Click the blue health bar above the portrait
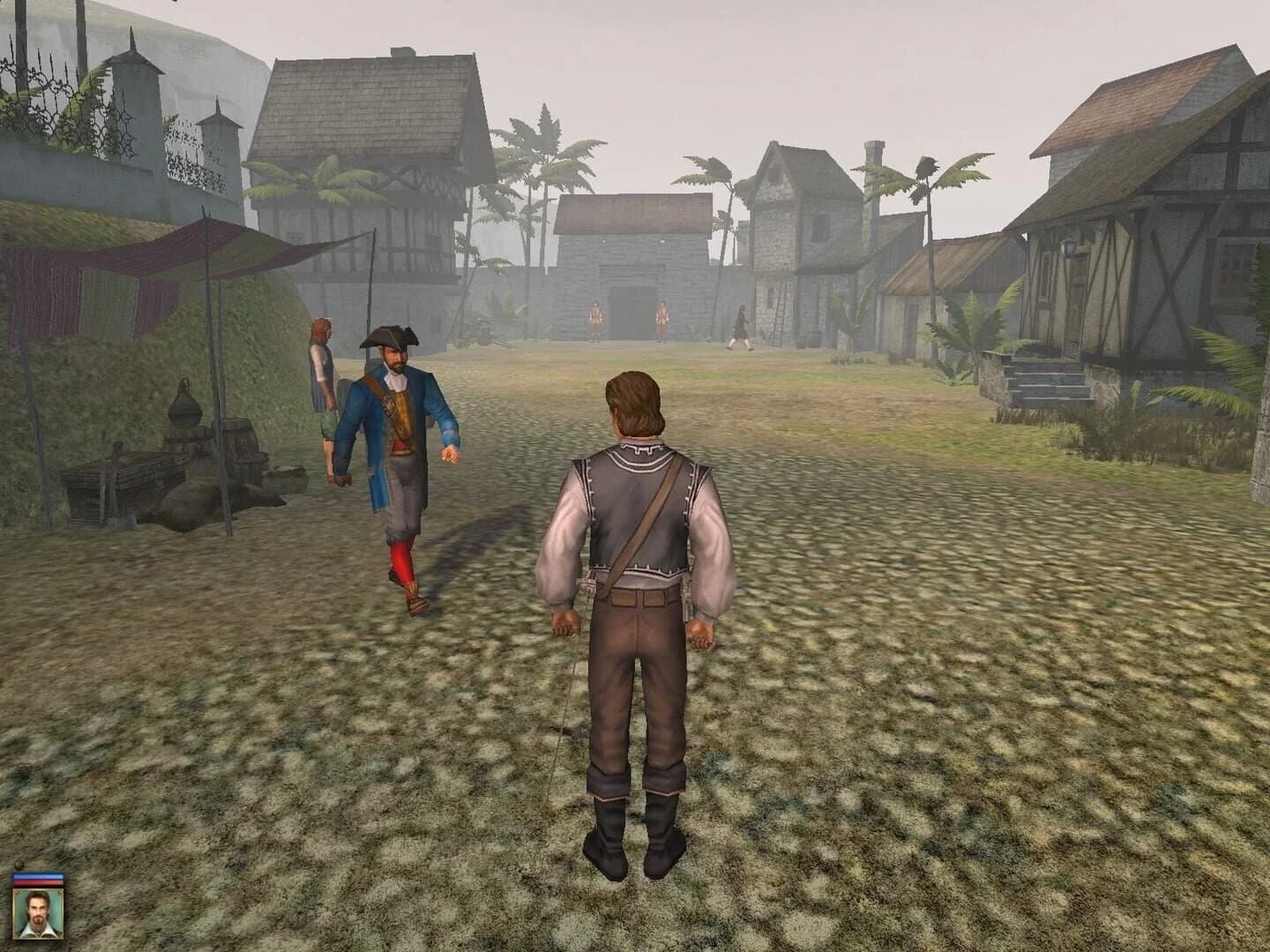 [x=38, y=875]
